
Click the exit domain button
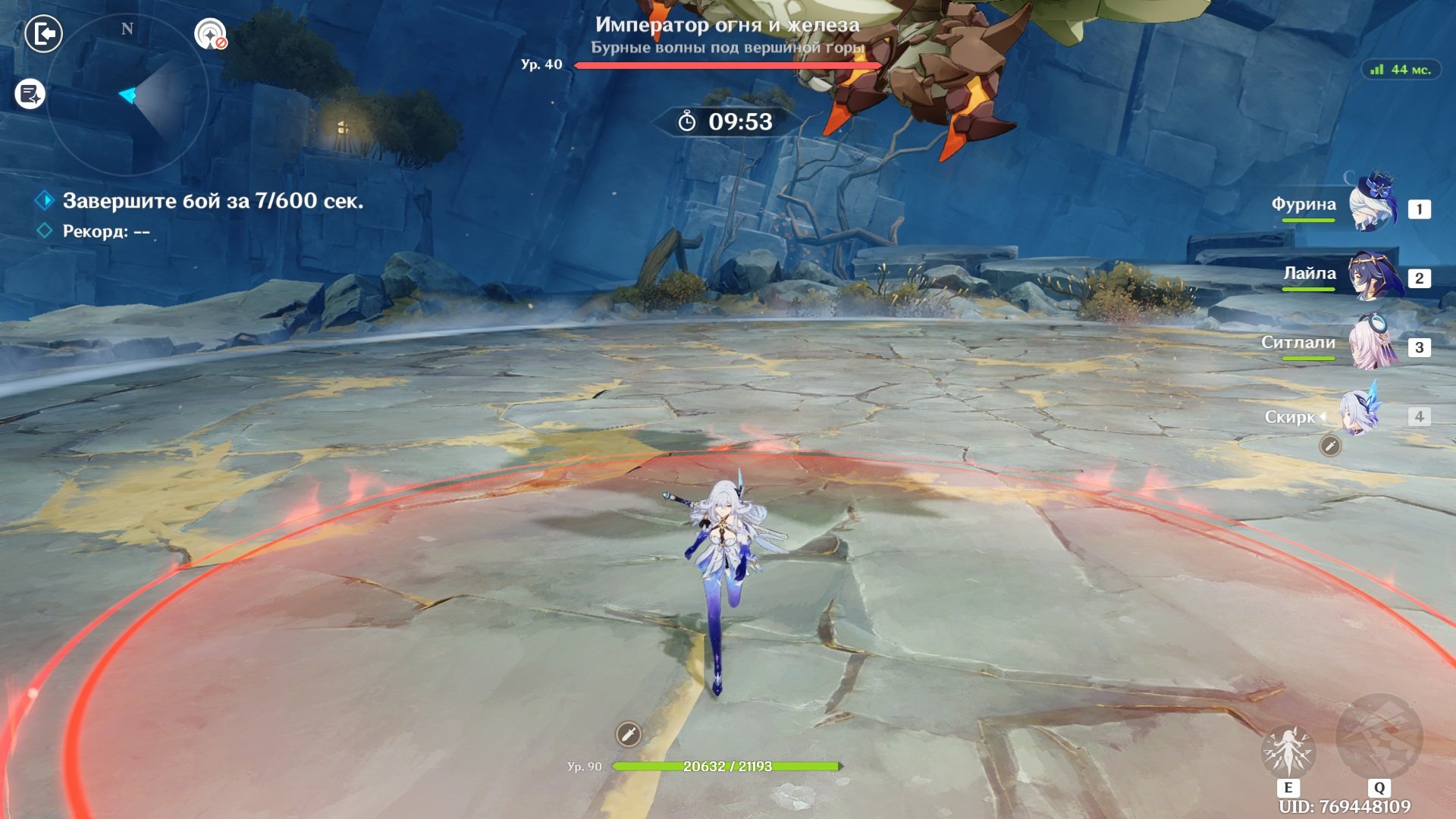(43, 34)
